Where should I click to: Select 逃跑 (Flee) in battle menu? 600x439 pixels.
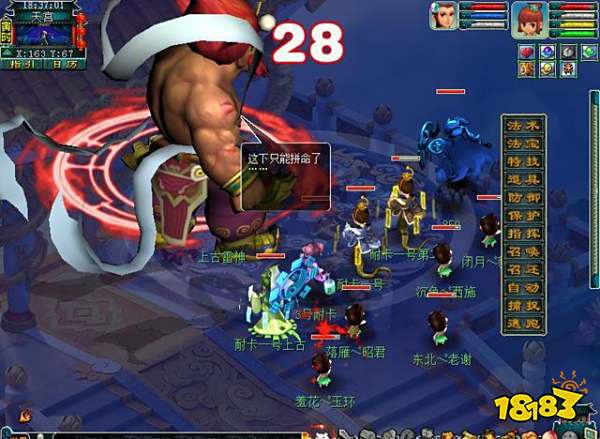pyautogui.click(x=523, y=323)
